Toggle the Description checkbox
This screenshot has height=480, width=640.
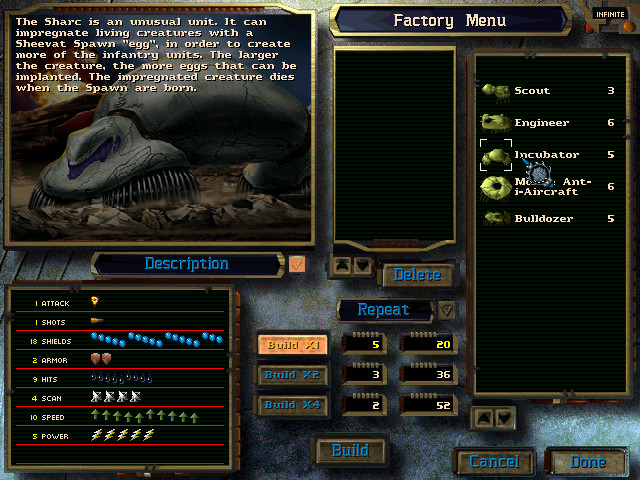(297, 264)
